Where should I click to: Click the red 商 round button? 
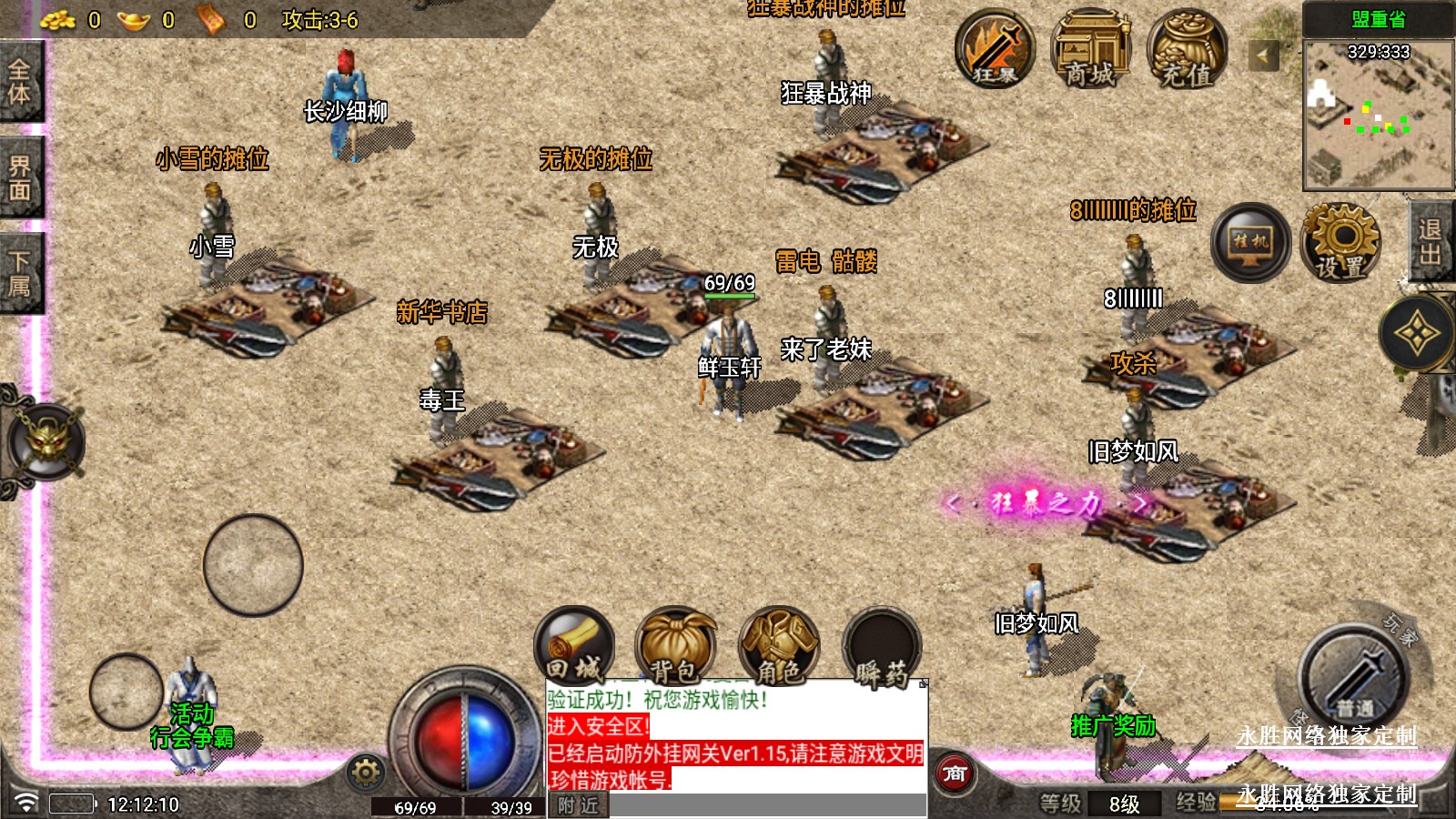pyautogui.click(x=955, y=773)
